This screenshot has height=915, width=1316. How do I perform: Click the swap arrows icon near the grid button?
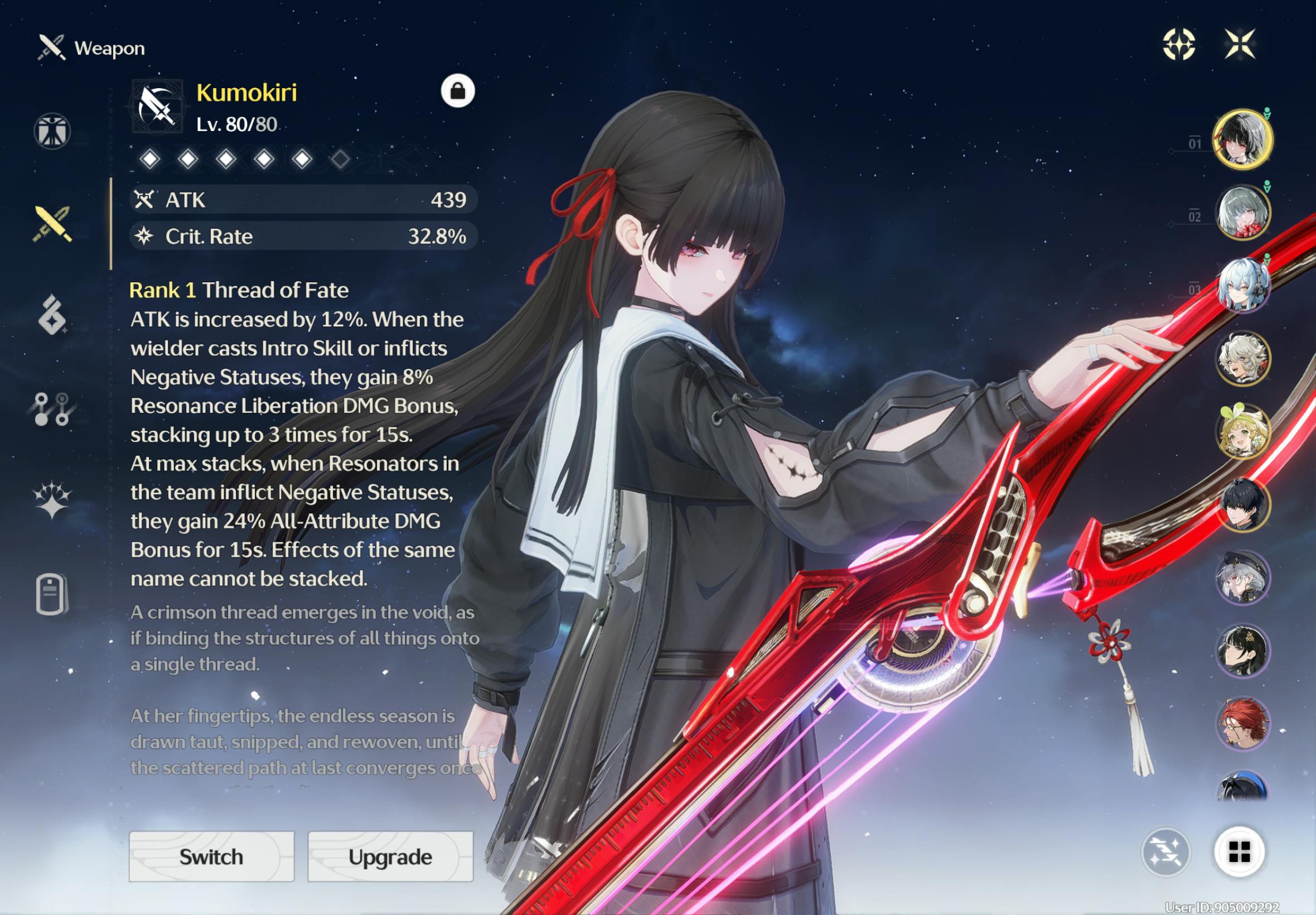point(1166,852)
